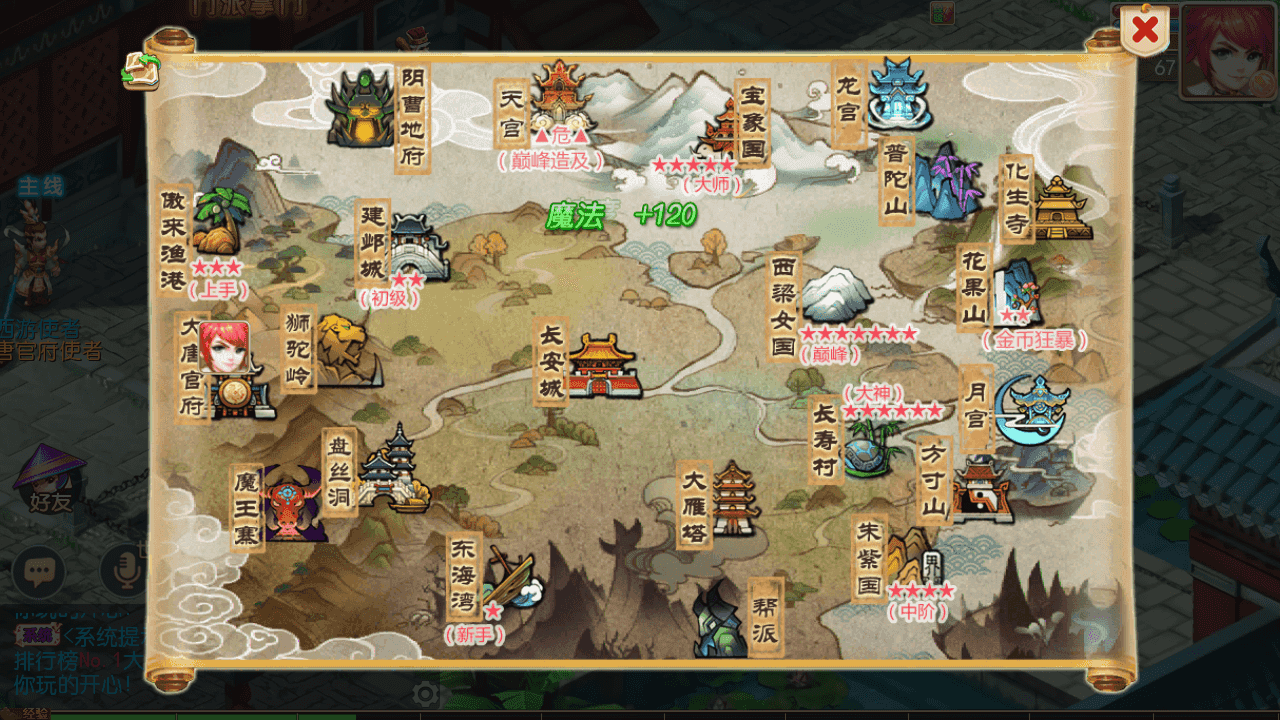Click the green arrows scroll icon

pyautogui.click(x=141, y=70)
